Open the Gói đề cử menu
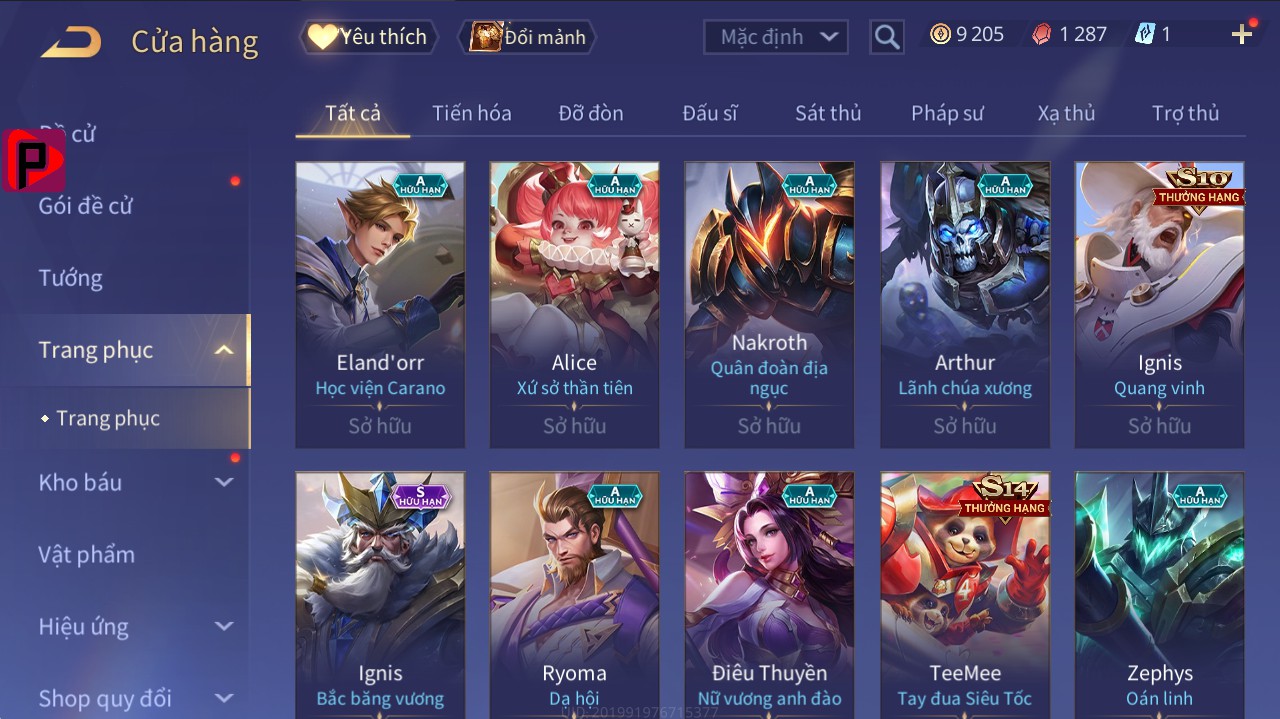The width and height of the screenshot is (1280, 719). coord(86,206)
